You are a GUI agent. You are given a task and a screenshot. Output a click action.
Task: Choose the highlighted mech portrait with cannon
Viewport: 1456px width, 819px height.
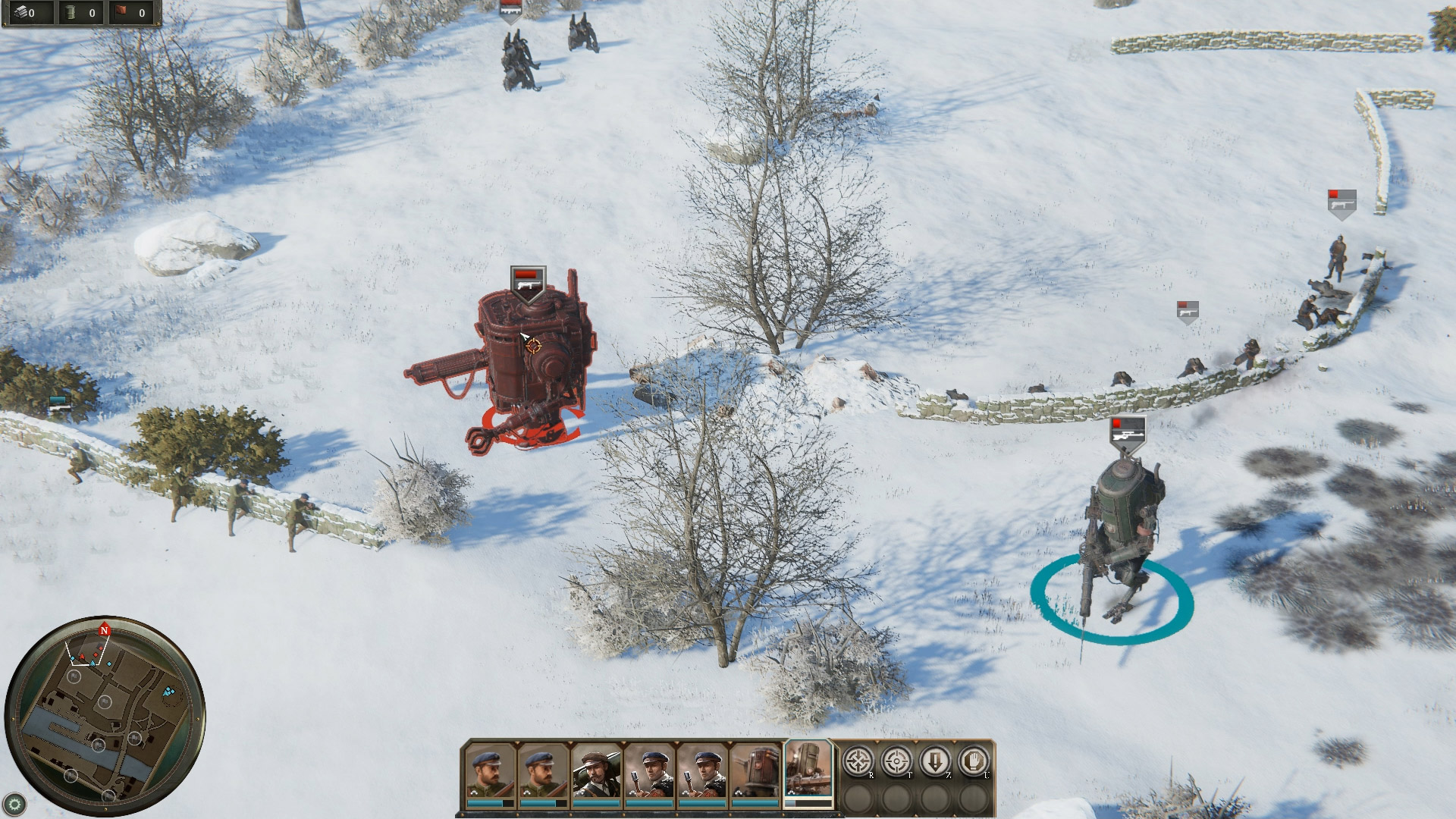pos(808,770)
